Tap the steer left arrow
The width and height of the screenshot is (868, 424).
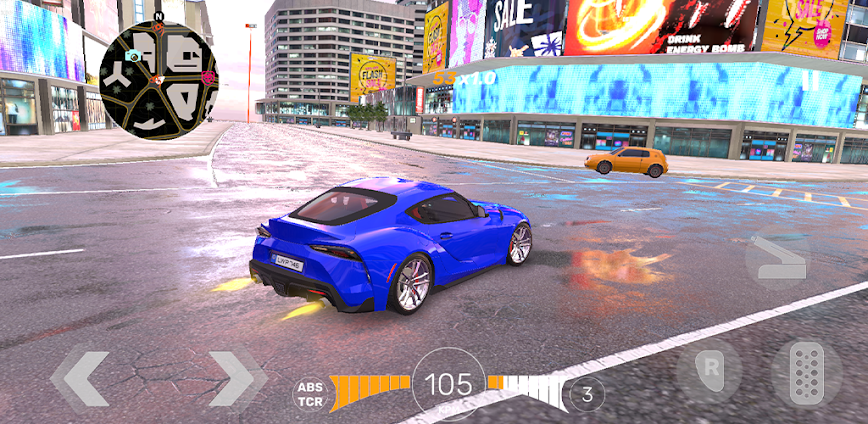[81, 379]
